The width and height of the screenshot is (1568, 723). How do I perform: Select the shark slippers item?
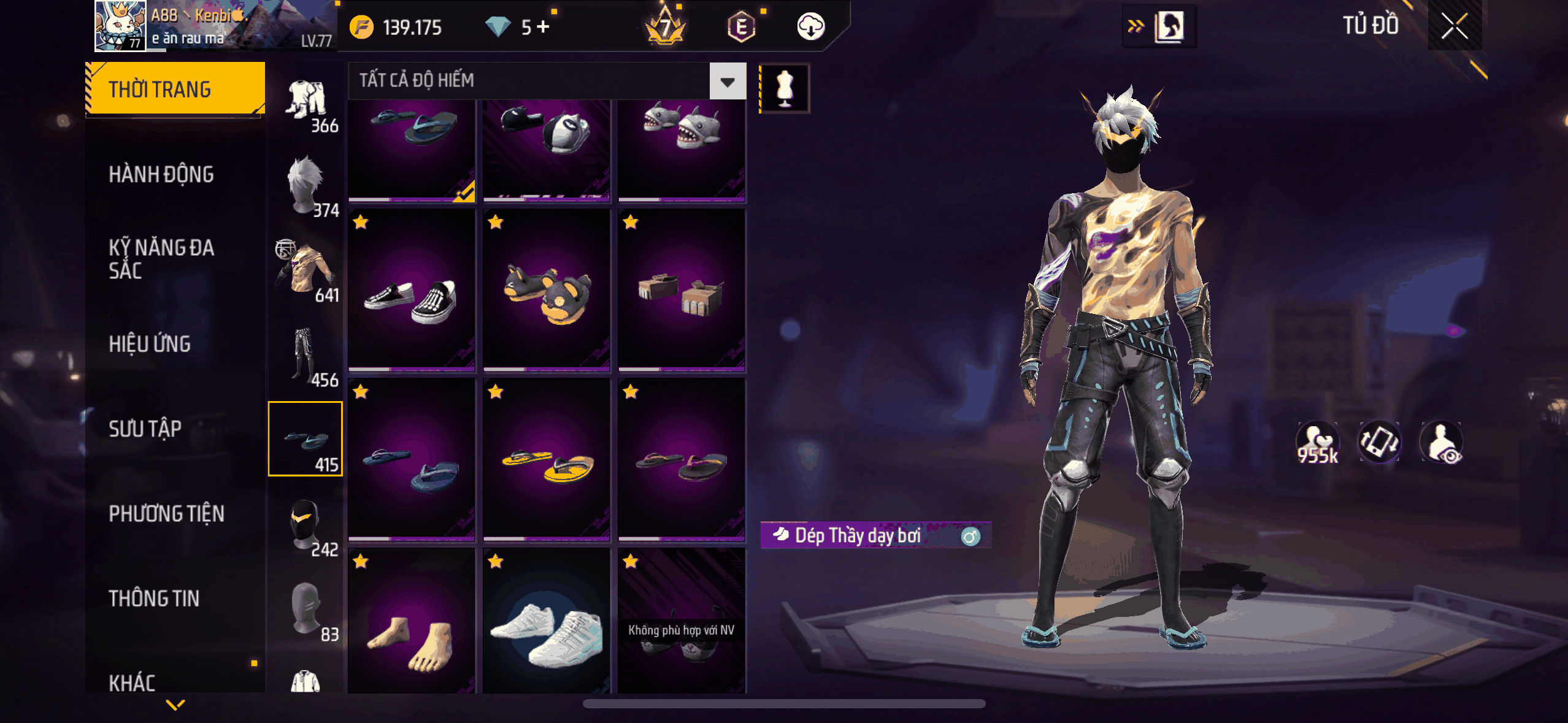[682, 147]
